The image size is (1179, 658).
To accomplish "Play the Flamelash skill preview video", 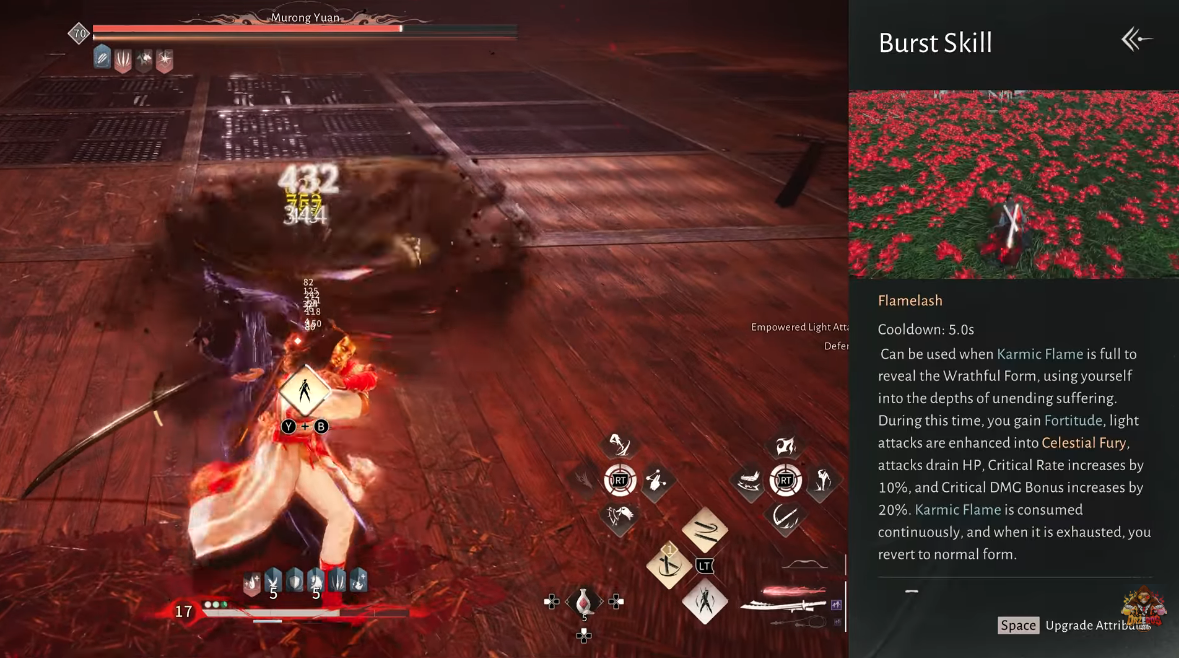I will coord(1013,184).
